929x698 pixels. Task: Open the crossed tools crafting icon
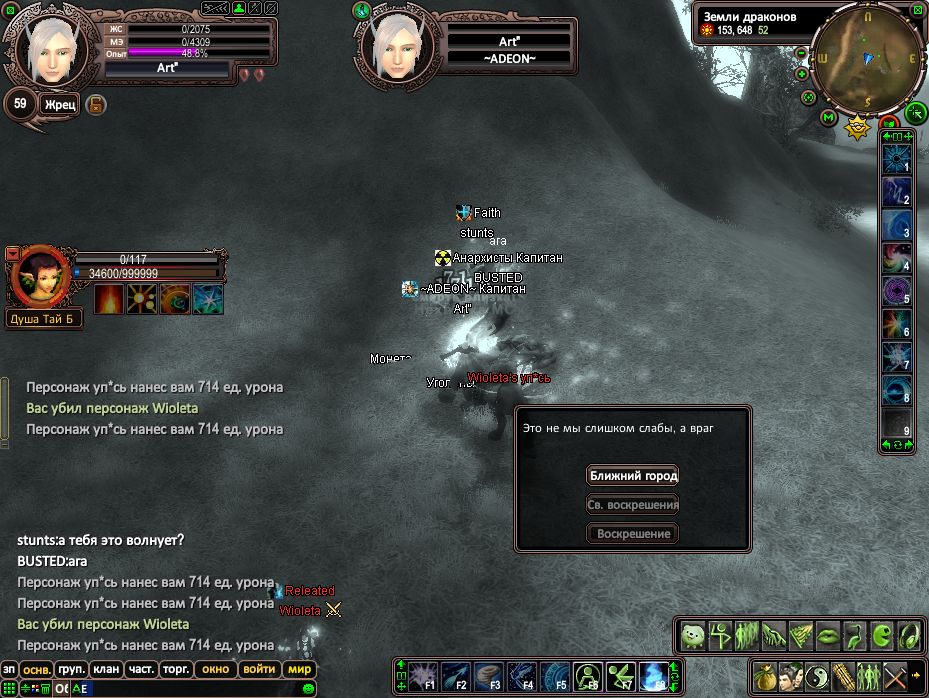point(894,673)
